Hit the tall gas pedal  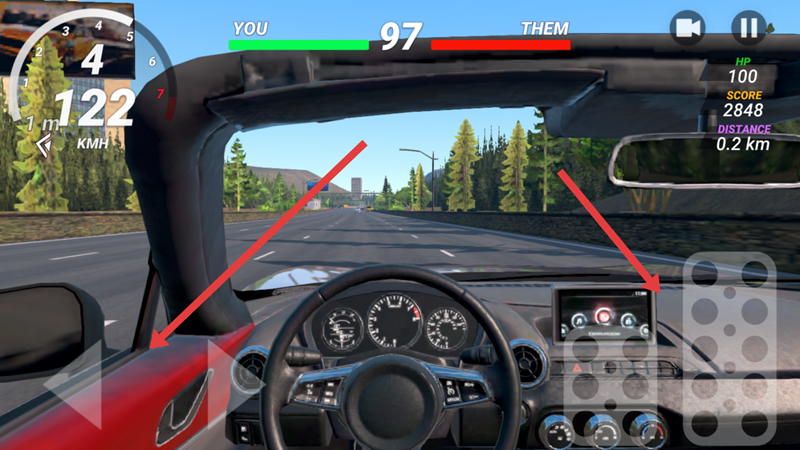[x=729, y=350]
